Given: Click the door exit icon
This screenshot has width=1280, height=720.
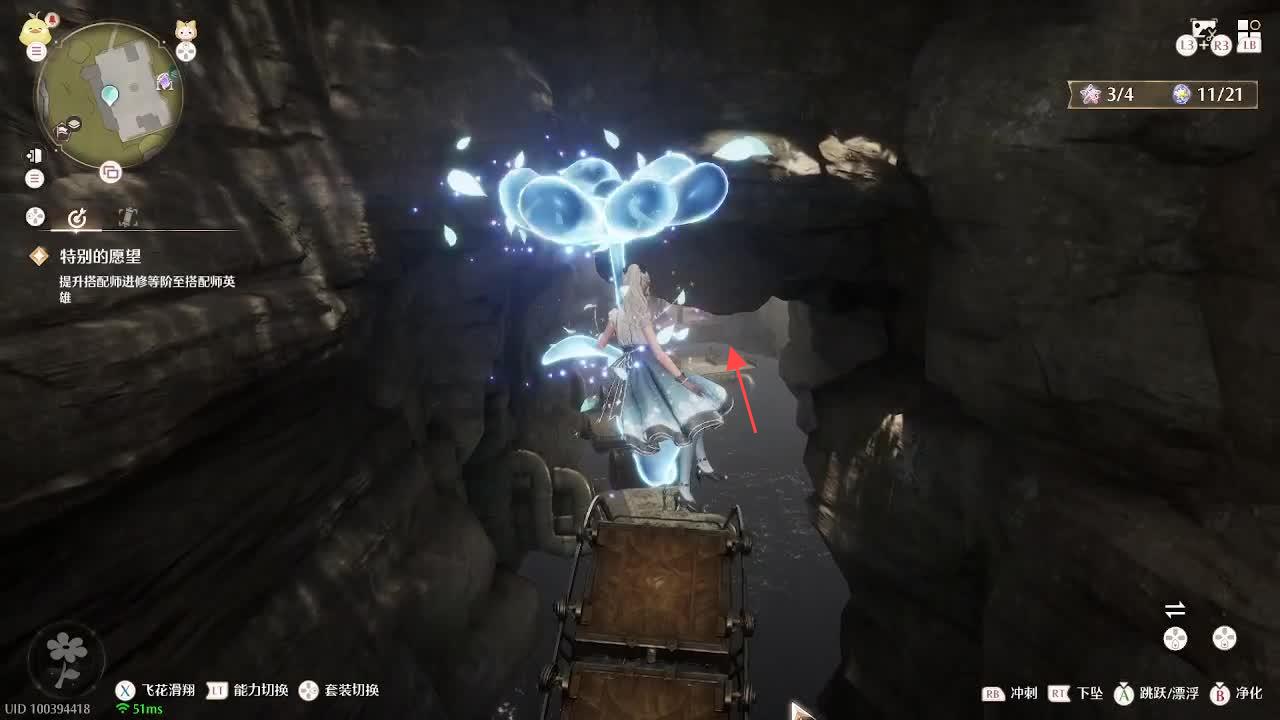Looking at the screenshot, I should (x=35, y=155).
